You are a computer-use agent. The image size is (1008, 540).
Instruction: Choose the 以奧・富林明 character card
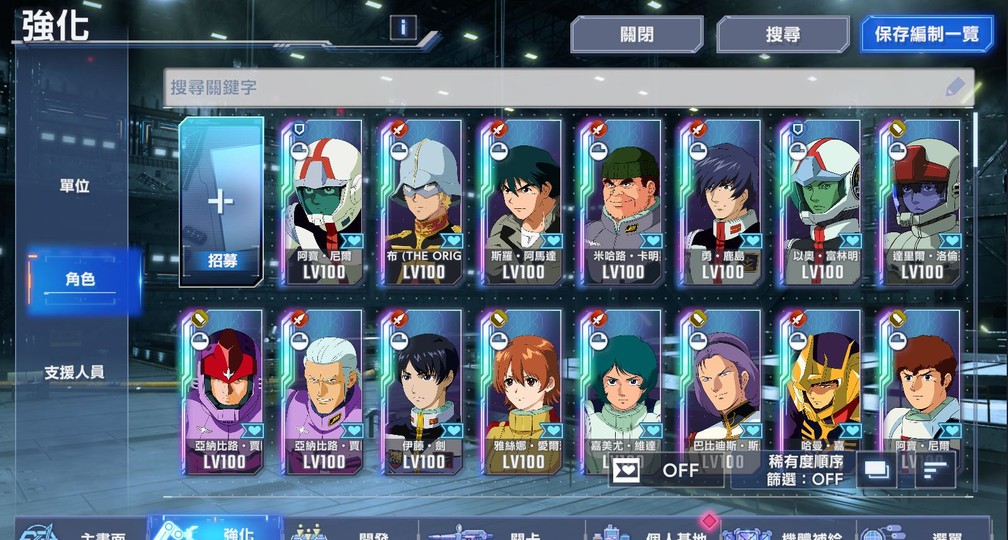(823, 203)
